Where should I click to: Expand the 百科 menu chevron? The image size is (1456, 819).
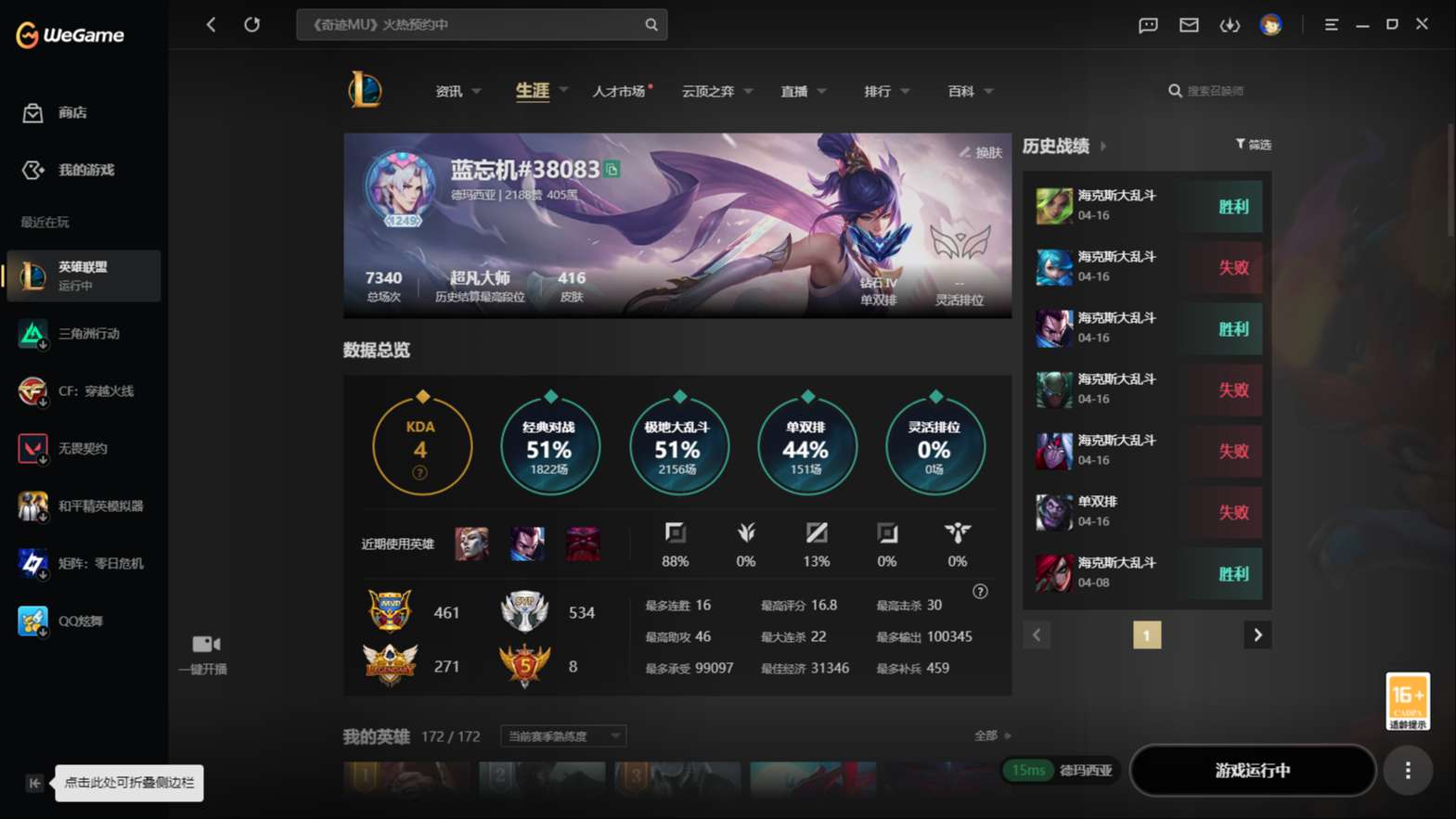[x=988, y=91]
